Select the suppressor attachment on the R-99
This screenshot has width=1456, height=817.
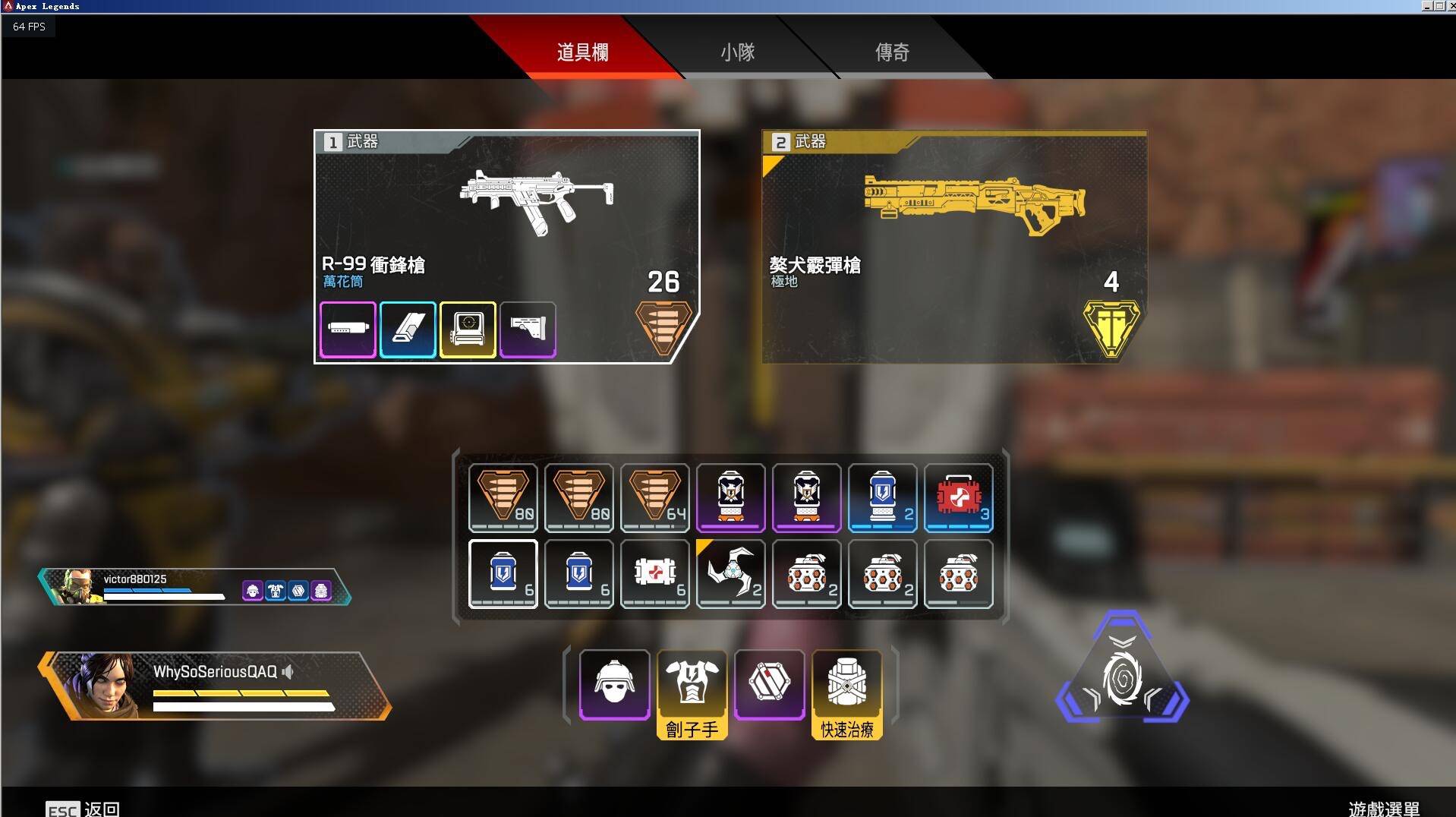348,329
